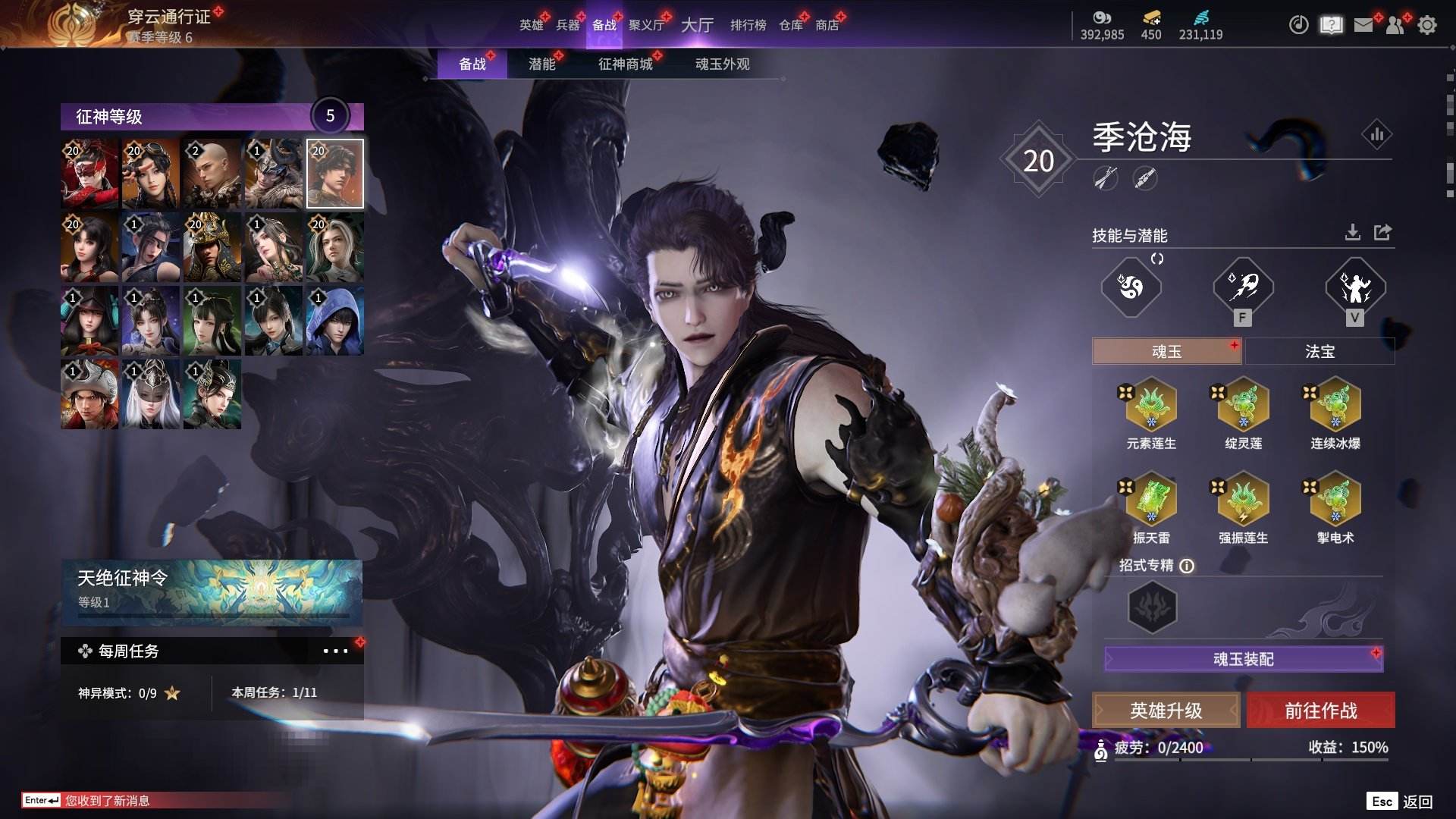1456x819 pixels.
Task: Open the 英雄 heroes menu
Action: pos(531,25)
